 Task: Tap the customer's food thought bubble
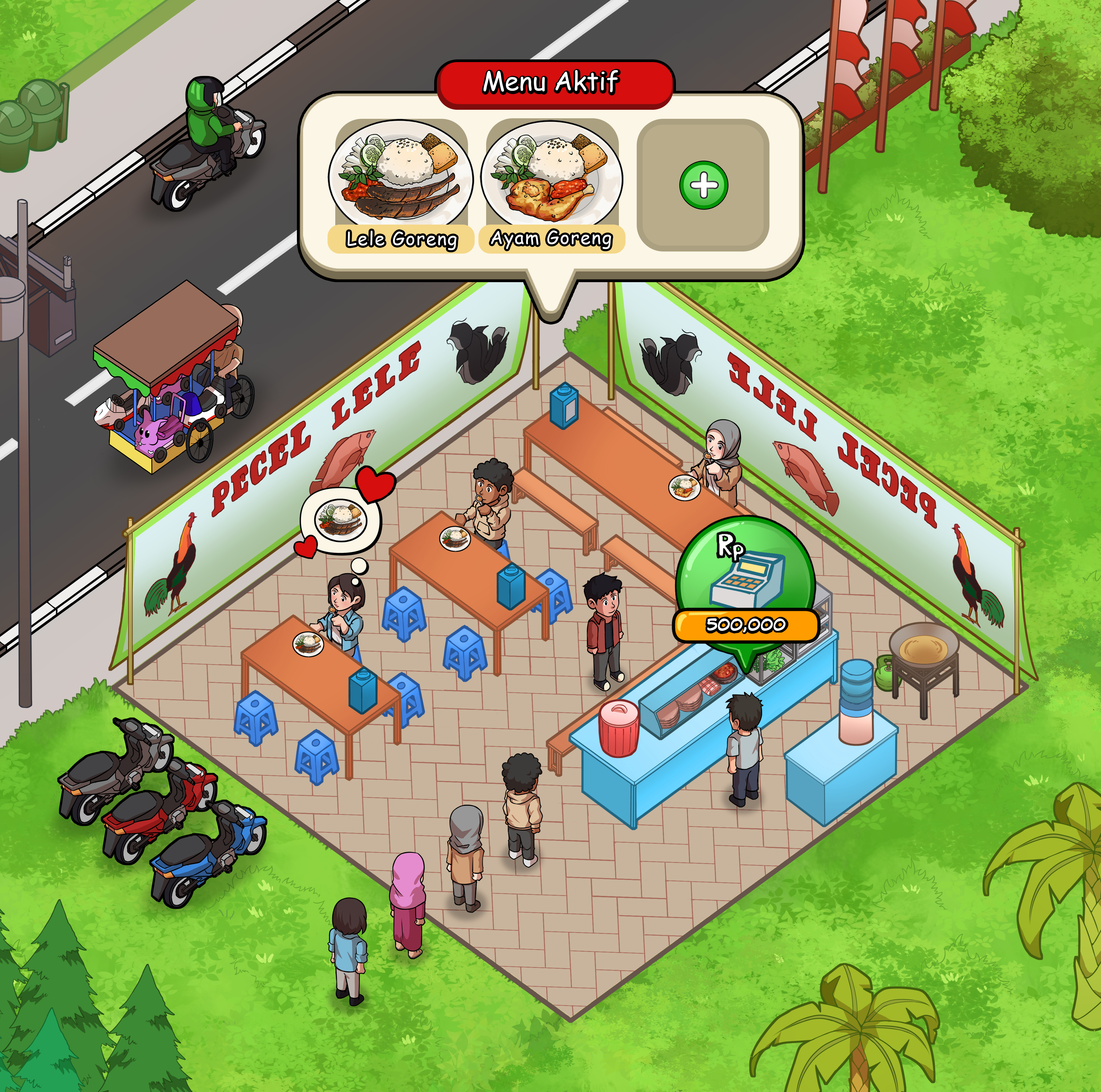point(341,519)
